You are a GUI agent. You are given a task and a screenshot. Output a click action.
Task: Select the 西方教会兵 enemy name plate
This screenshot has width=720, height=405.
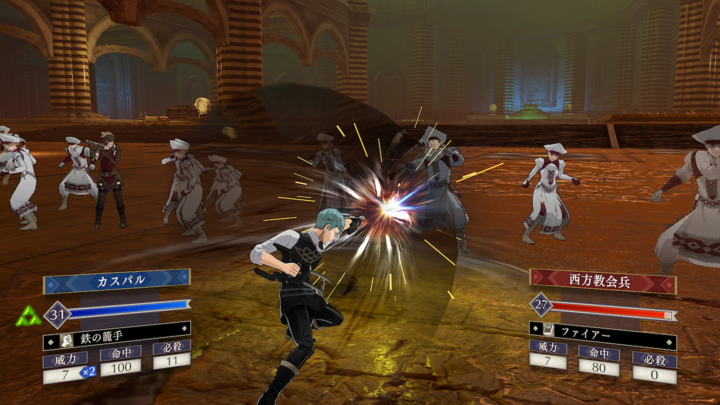[x=602, y=279]
